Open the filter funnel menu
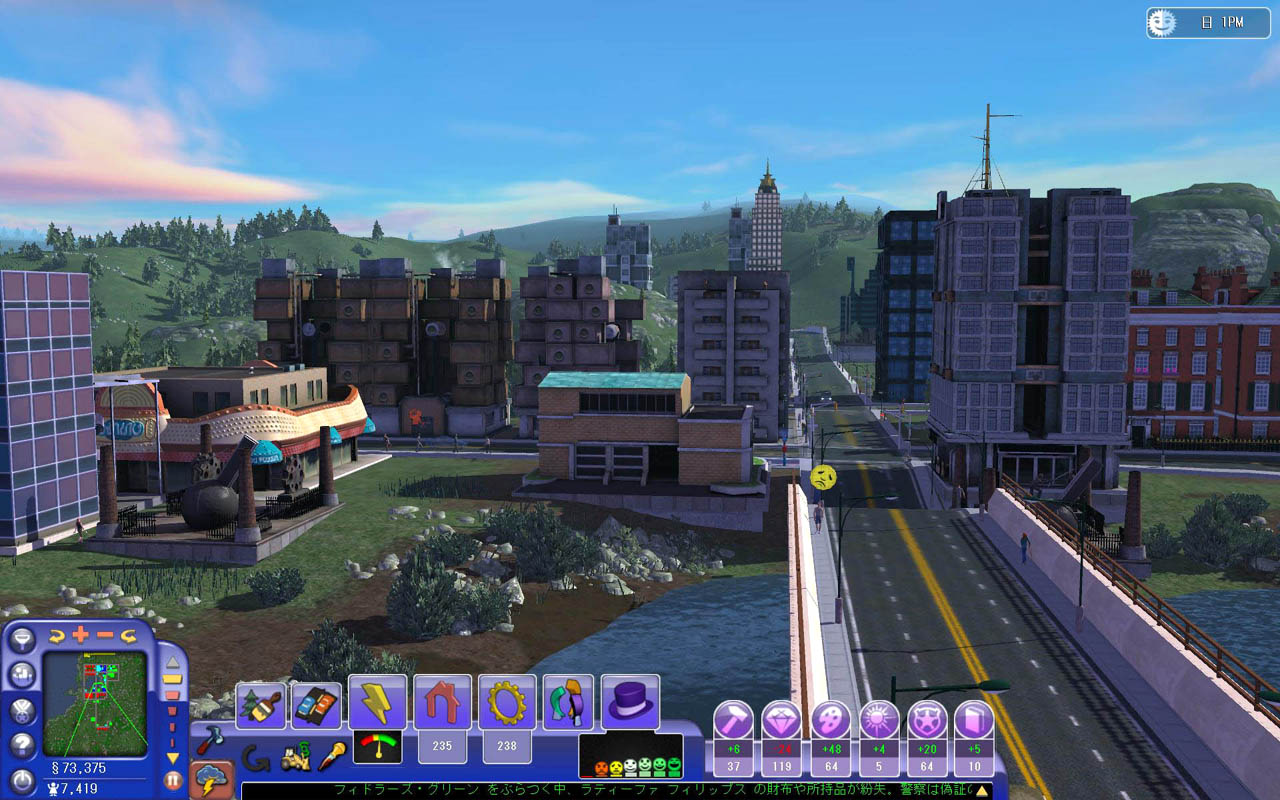The width and height of the screenshot is (1280, 800). (22, 640)
